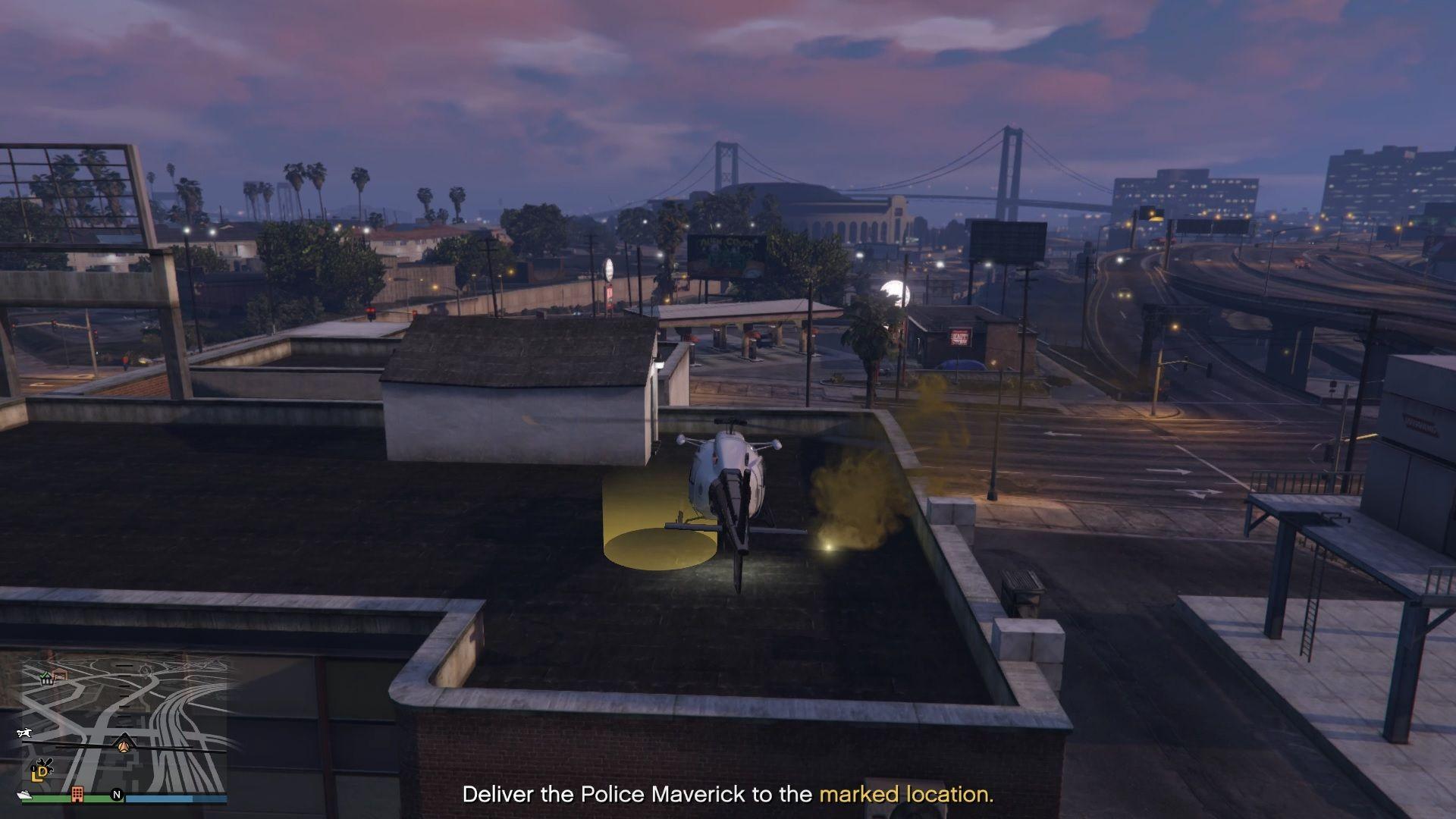
Task: Click the N compass marker below the minimap
Action: pos(116,795)
